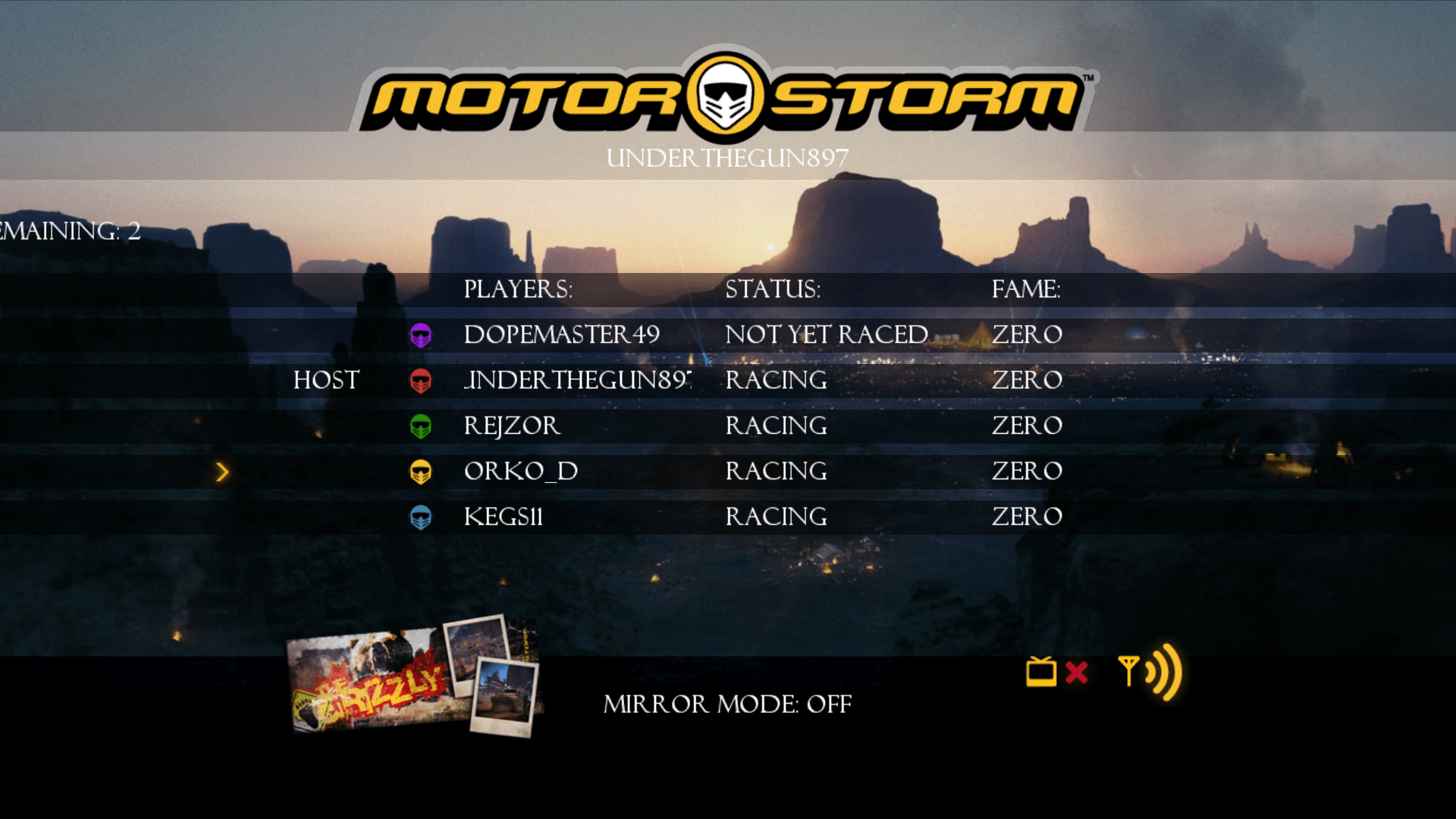Expand the yellow chevron beside ORKO_D
Image resolution: width=1456 pixels, height=819 pixels.
(223, 471)
